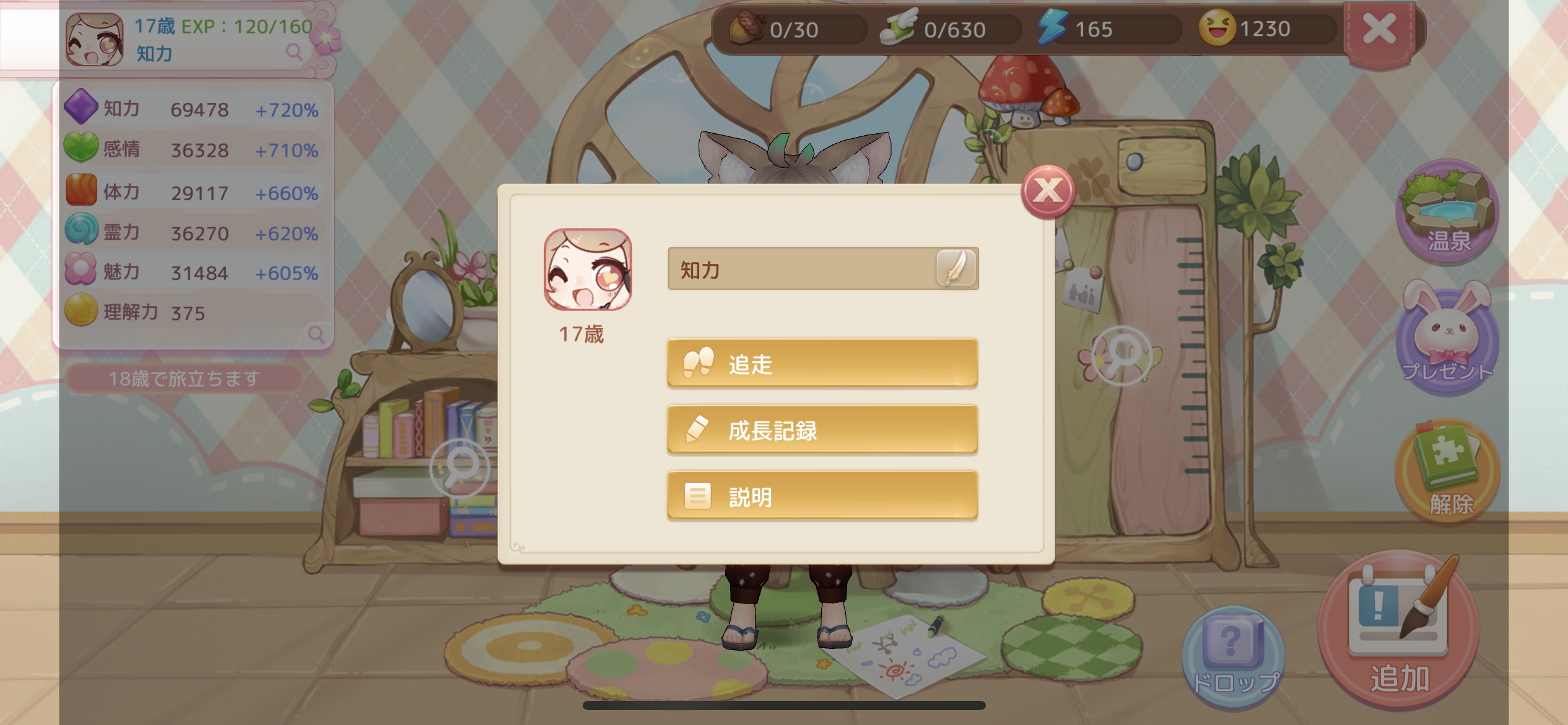Tap the character avatar portrait in the dialog
The width and height of the screenshot is (1568, 725).
pos(589,270)
